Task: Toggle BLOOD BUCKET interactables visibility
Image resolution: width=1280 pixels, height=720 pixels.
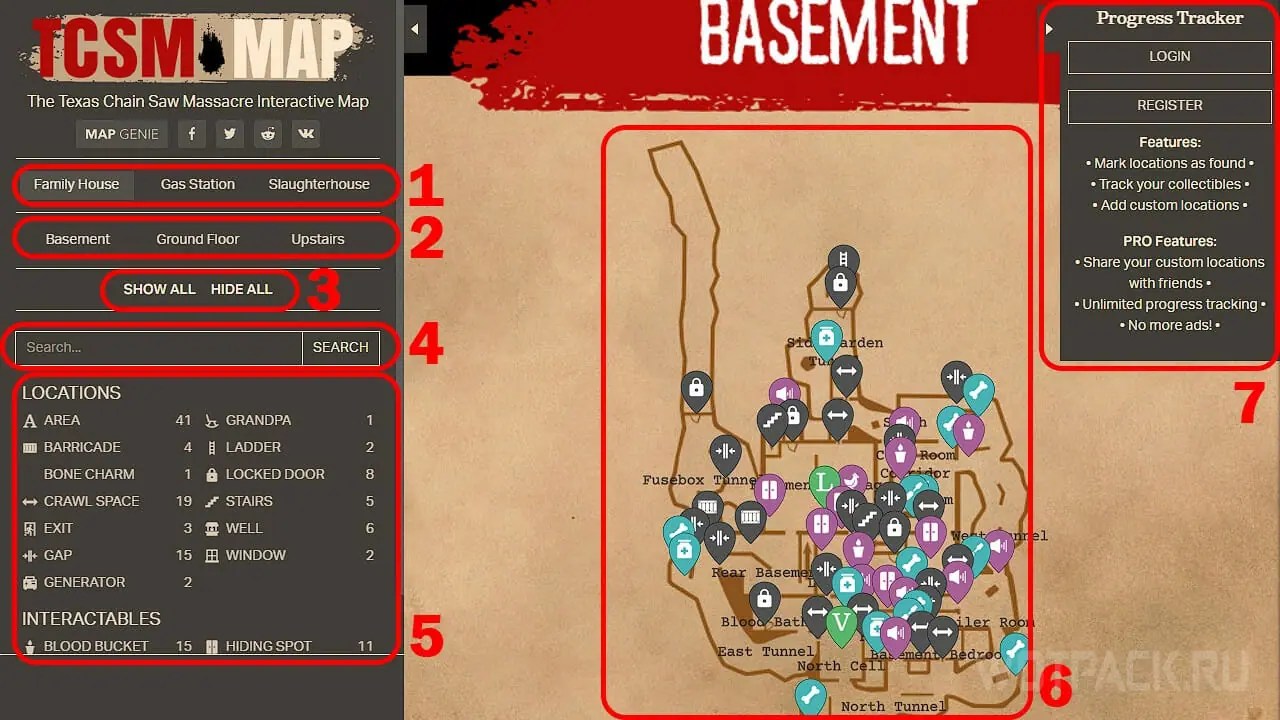Action: click(x=98, y=646)
